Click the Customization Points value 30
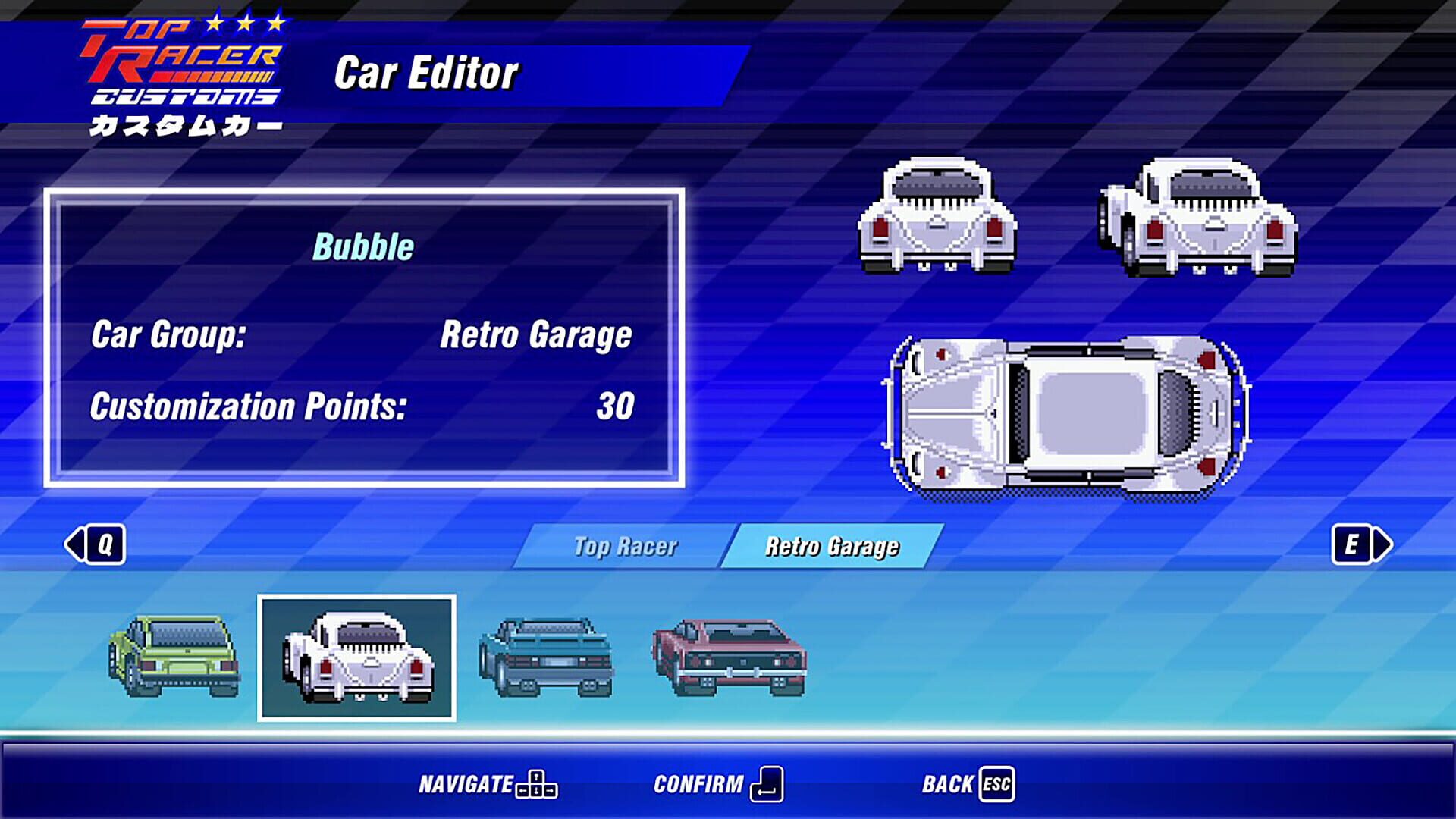Viewport: 1456px width, 819px height. tap(616, 408)
